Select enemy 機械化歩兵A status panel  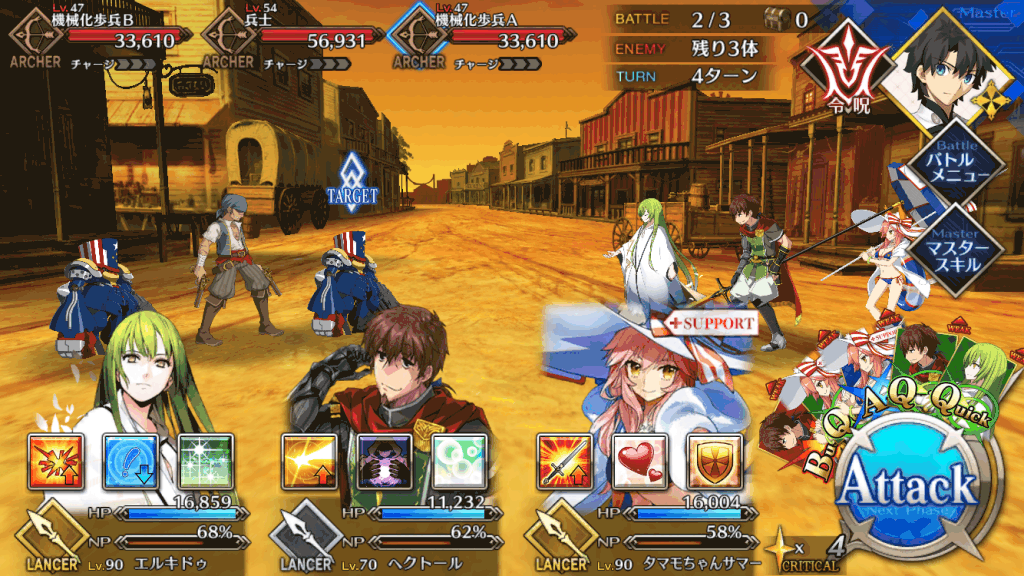coord(482,41)
